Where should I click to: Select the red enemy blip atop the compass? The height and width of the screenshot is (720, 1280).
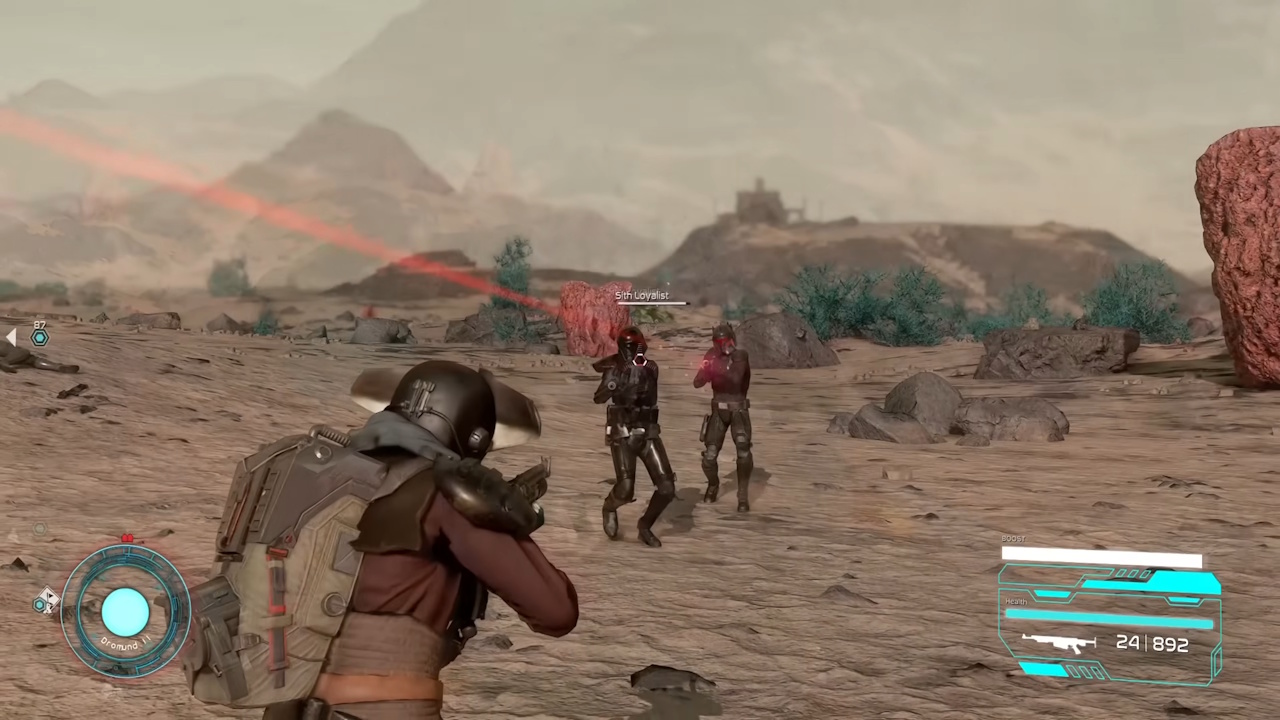tap(127, 537)
